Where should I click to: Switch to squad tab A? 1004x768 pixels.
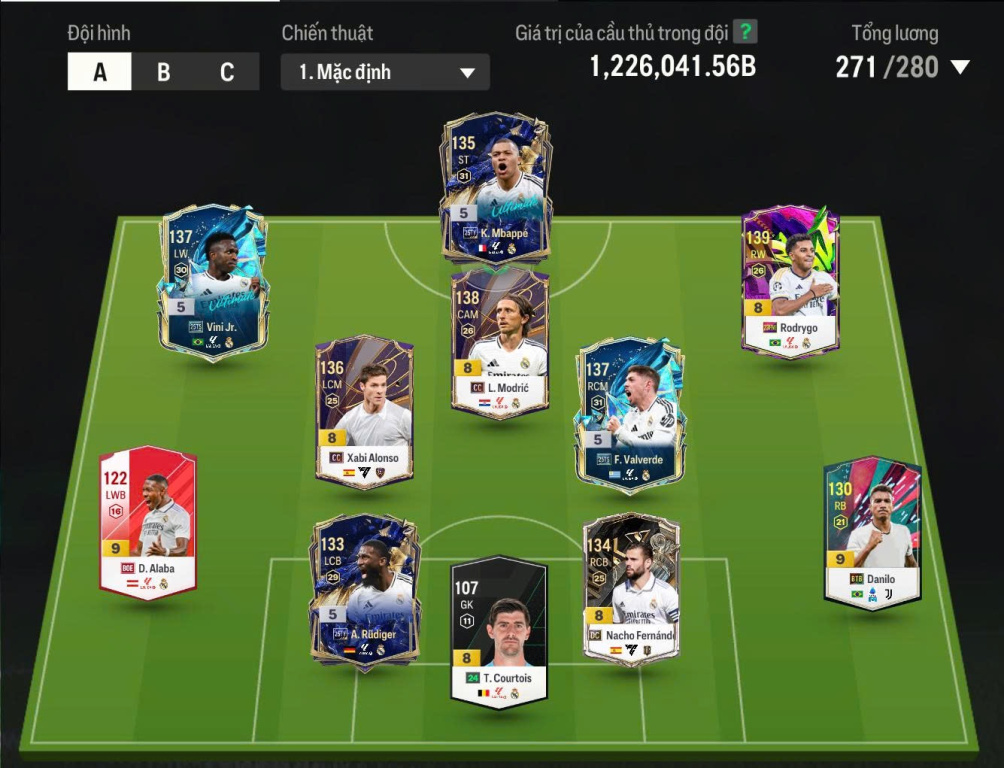click(x=99, y=72)
